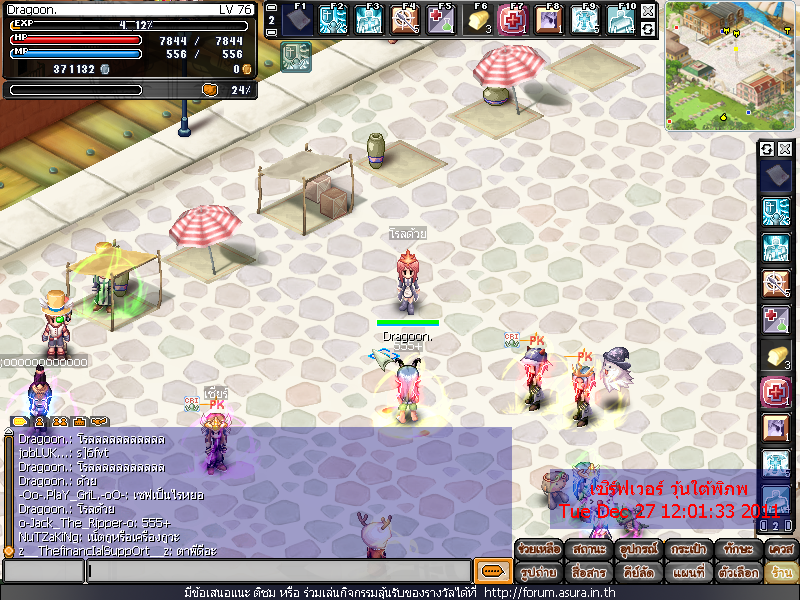Close the top hotbar with its X
The width and height of the screenshot is (800, 600).
(648, 10)
